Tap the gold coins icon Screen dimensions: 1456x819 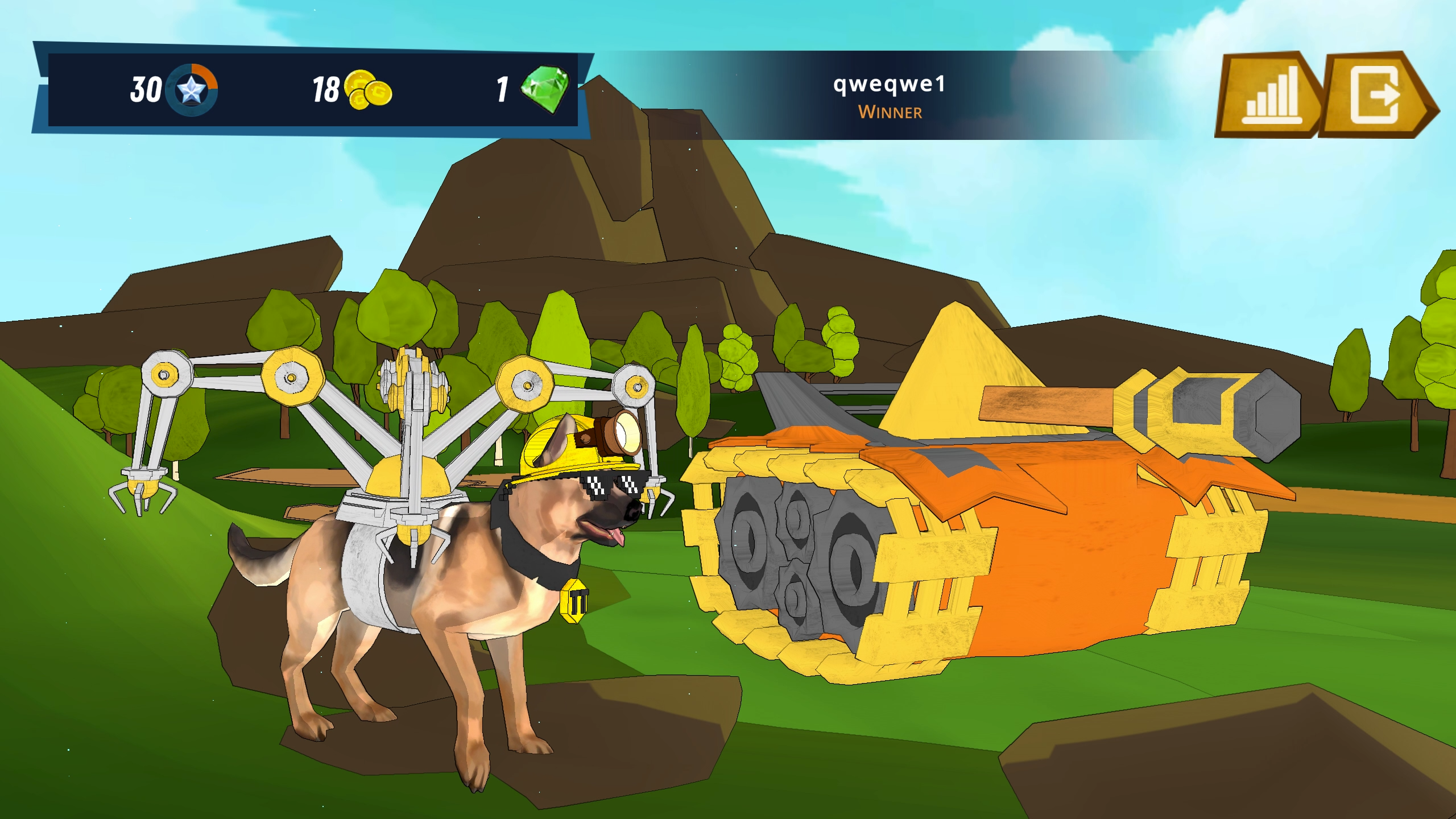pyautogui.click(x=367, y=90)
